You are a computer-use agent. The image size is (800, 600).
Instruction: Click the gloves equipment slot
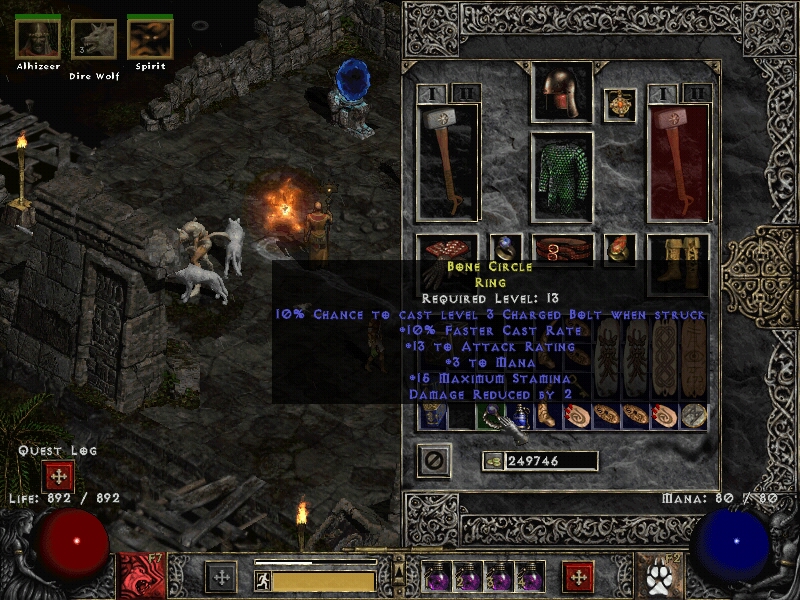tap(447, 250)
